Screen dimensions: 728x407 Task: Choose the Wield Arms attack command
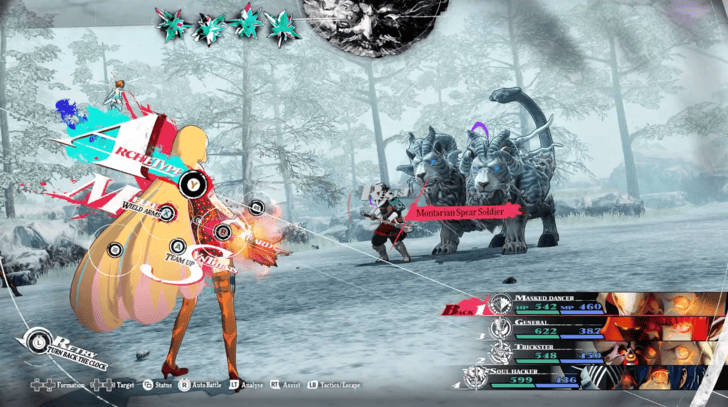pyautogui.click(x=168, y=212)
